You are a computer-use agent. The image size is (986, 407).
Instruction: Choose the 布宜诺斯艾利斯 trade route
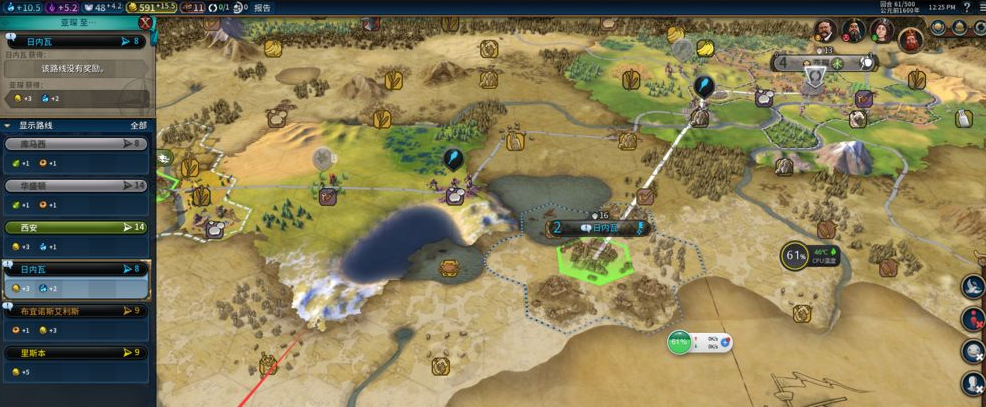[x=76, y=311]
